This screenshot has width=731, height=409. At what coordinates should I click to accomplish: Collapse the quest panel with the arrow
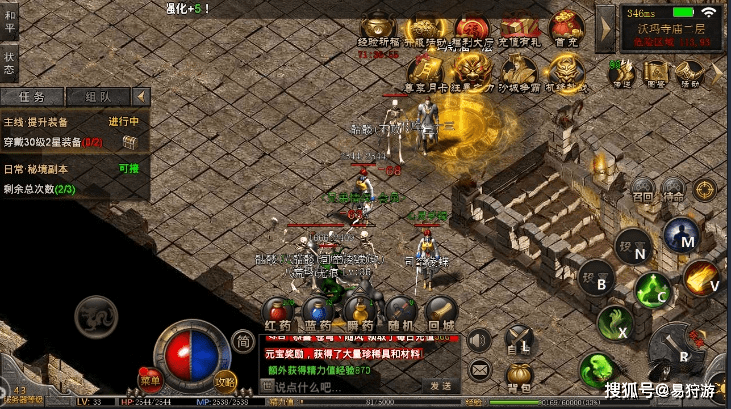pyautogui.click(x=141, y=96)
